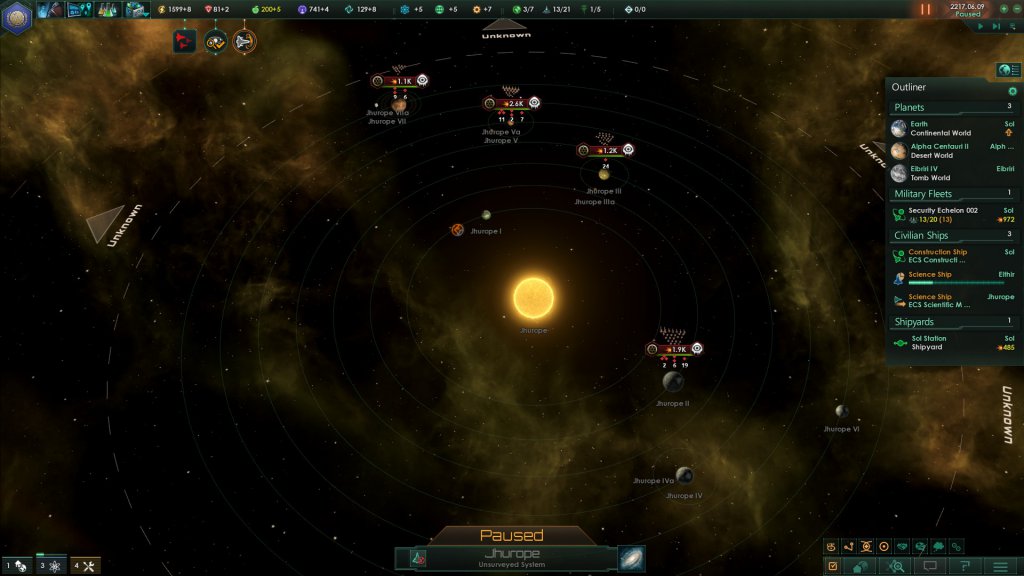
Task: Open the research flasks technology tab
Action: tap(108, 10)
